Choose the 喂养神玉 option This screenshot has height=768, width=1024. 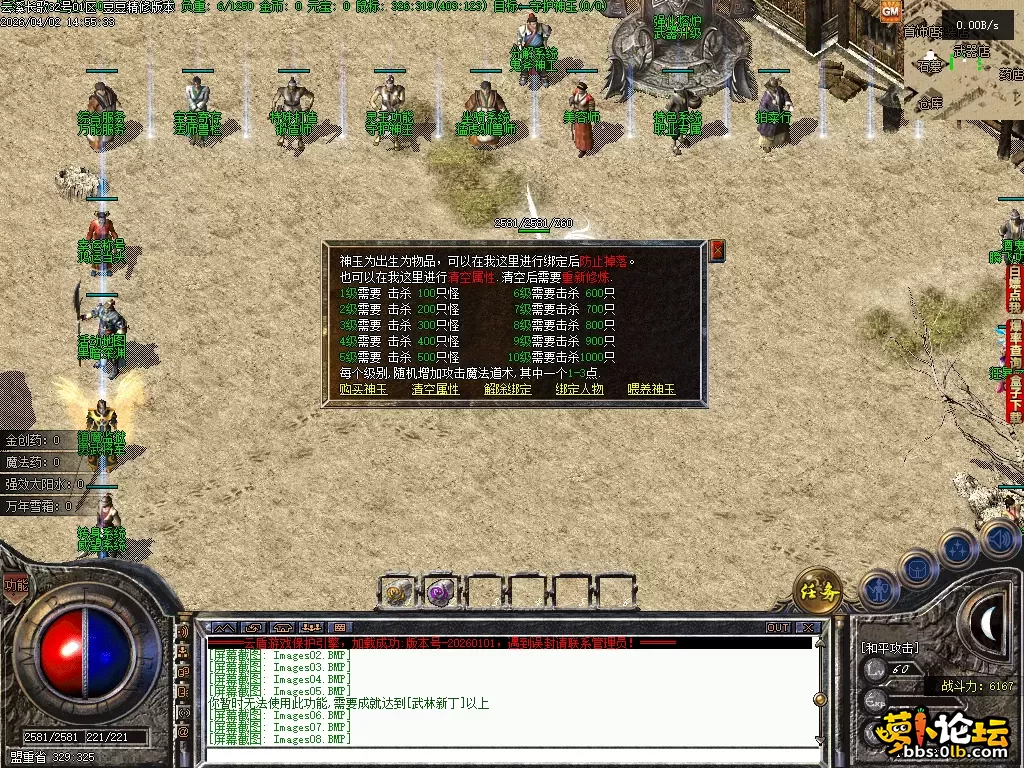tap(651, 389)
